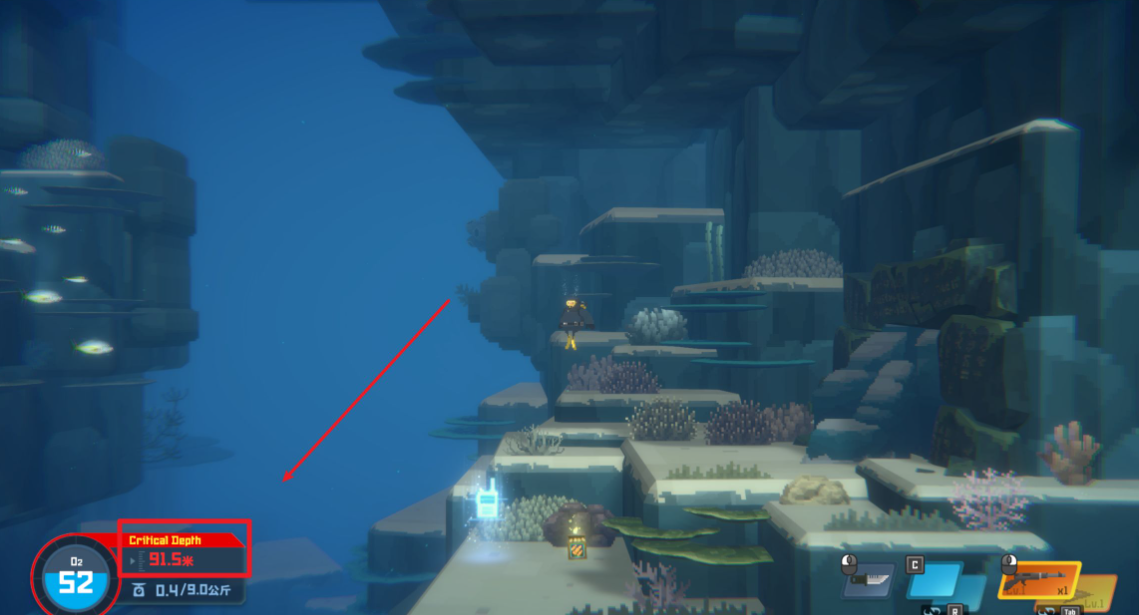Switch to the faded secondary weapon slot
The image size is (1139, 615).
[1097, 592]
